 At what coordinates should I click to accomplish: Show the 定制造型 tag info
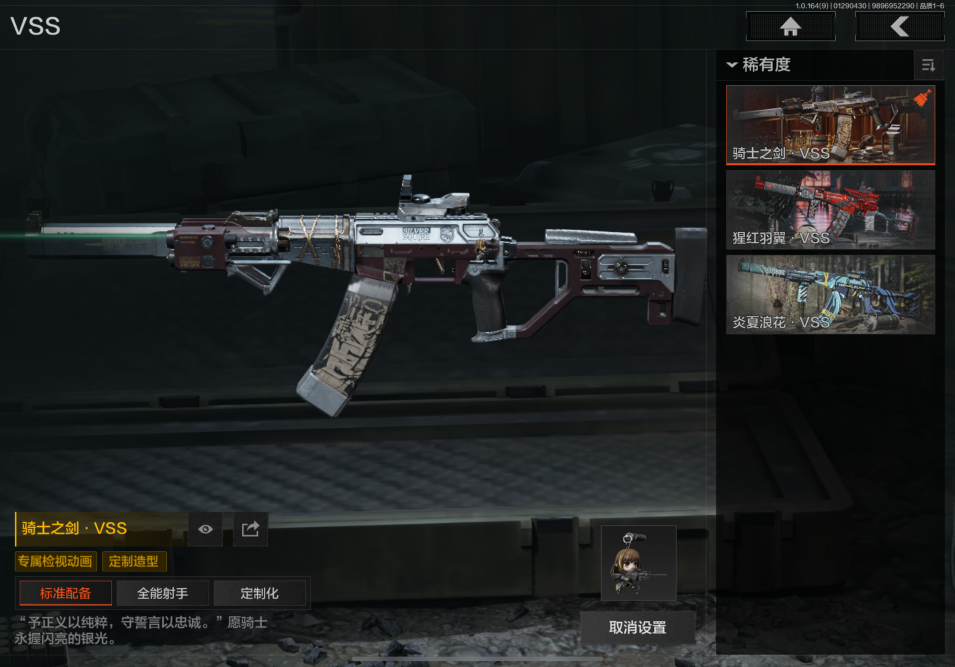[x=134, y=561]
